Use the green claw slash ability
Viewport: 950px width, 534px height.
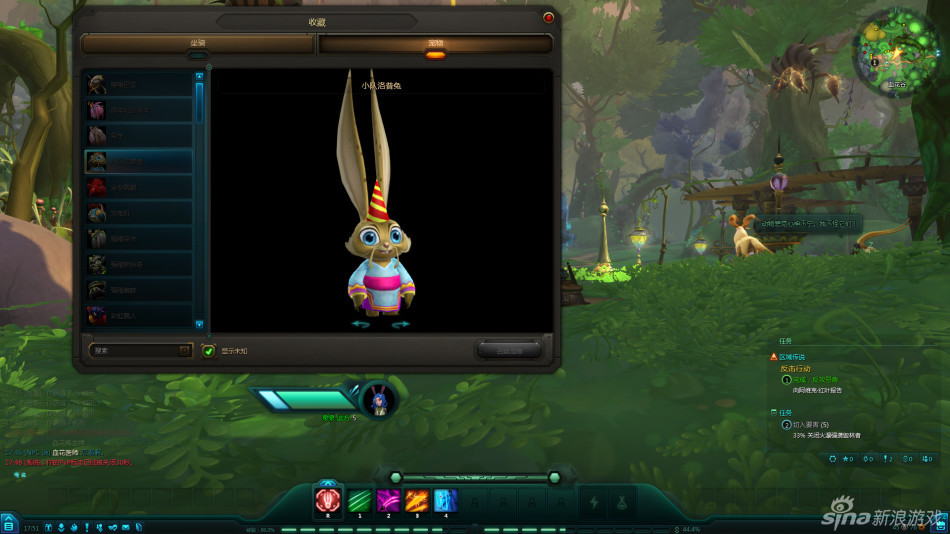(x=358, y=499)
